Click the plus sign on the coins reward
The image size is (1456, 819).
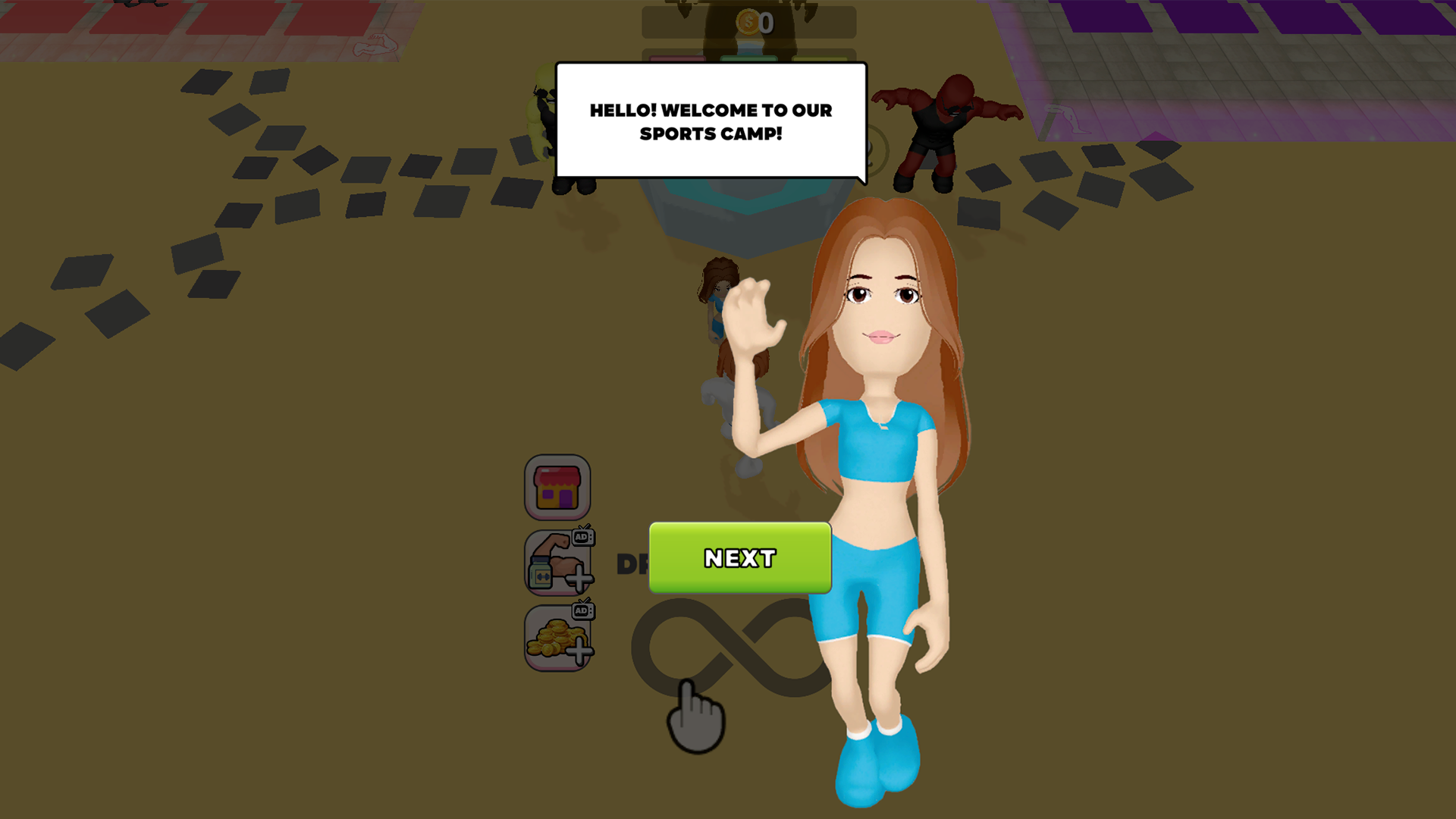(579, 649)
